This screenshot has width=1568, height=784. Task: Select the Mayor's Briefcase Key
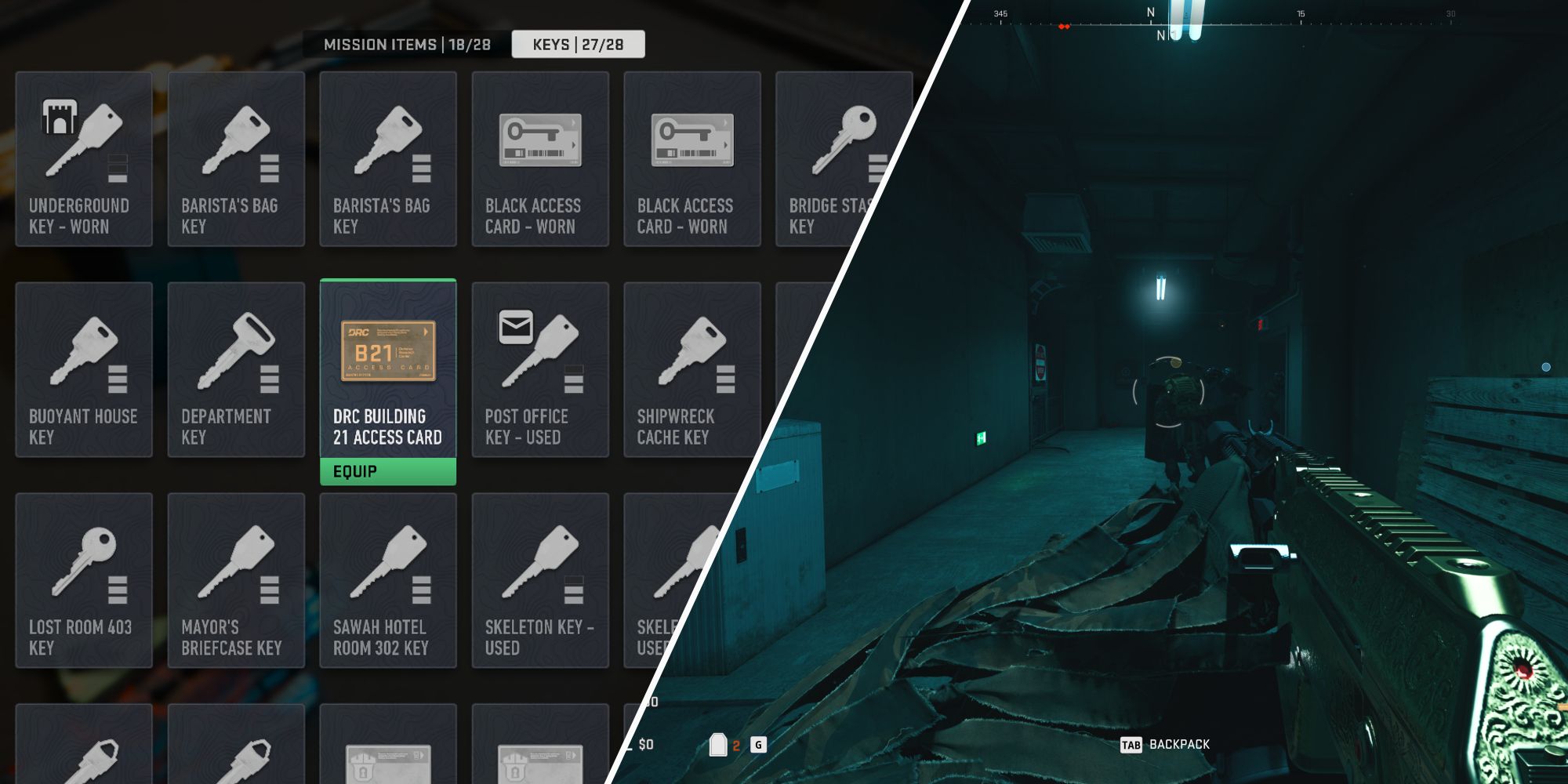[x=235, y=580]
